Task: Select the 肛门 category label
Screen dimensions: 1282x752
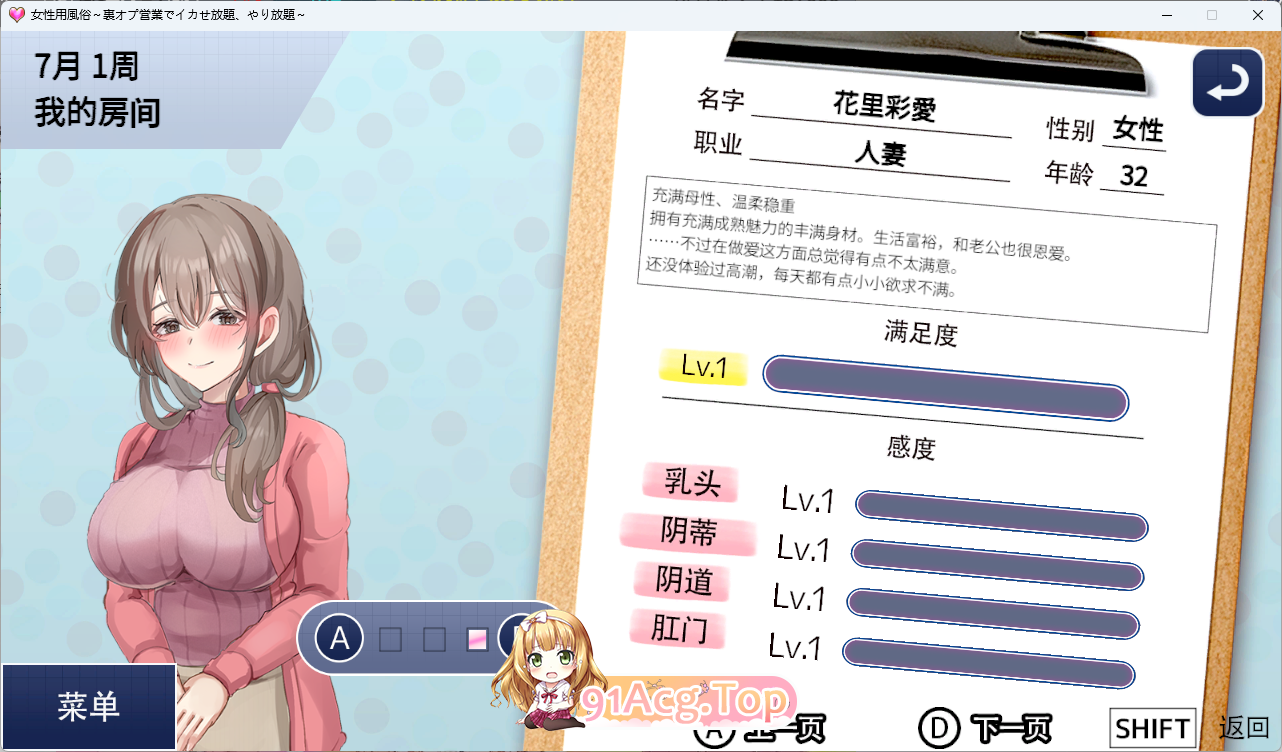Action: point(678,630)
